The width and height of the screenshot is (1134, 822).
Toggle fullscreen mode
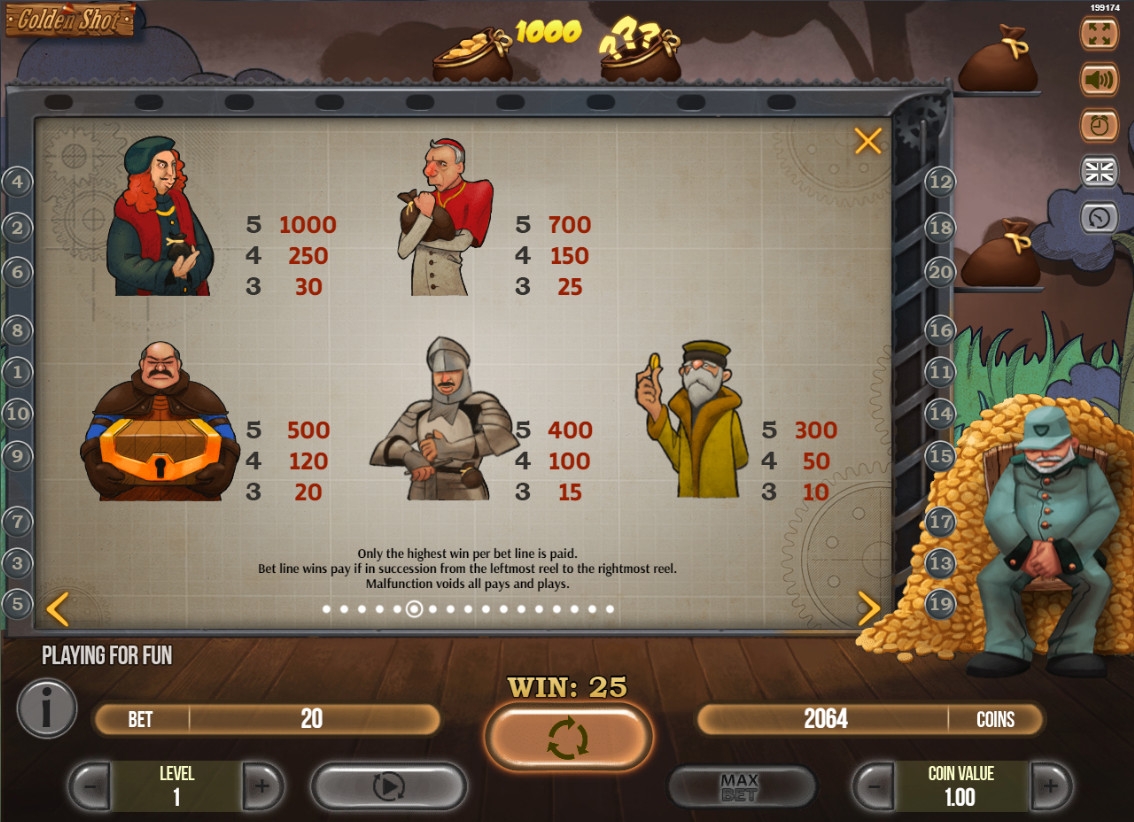click(1099, 33)
